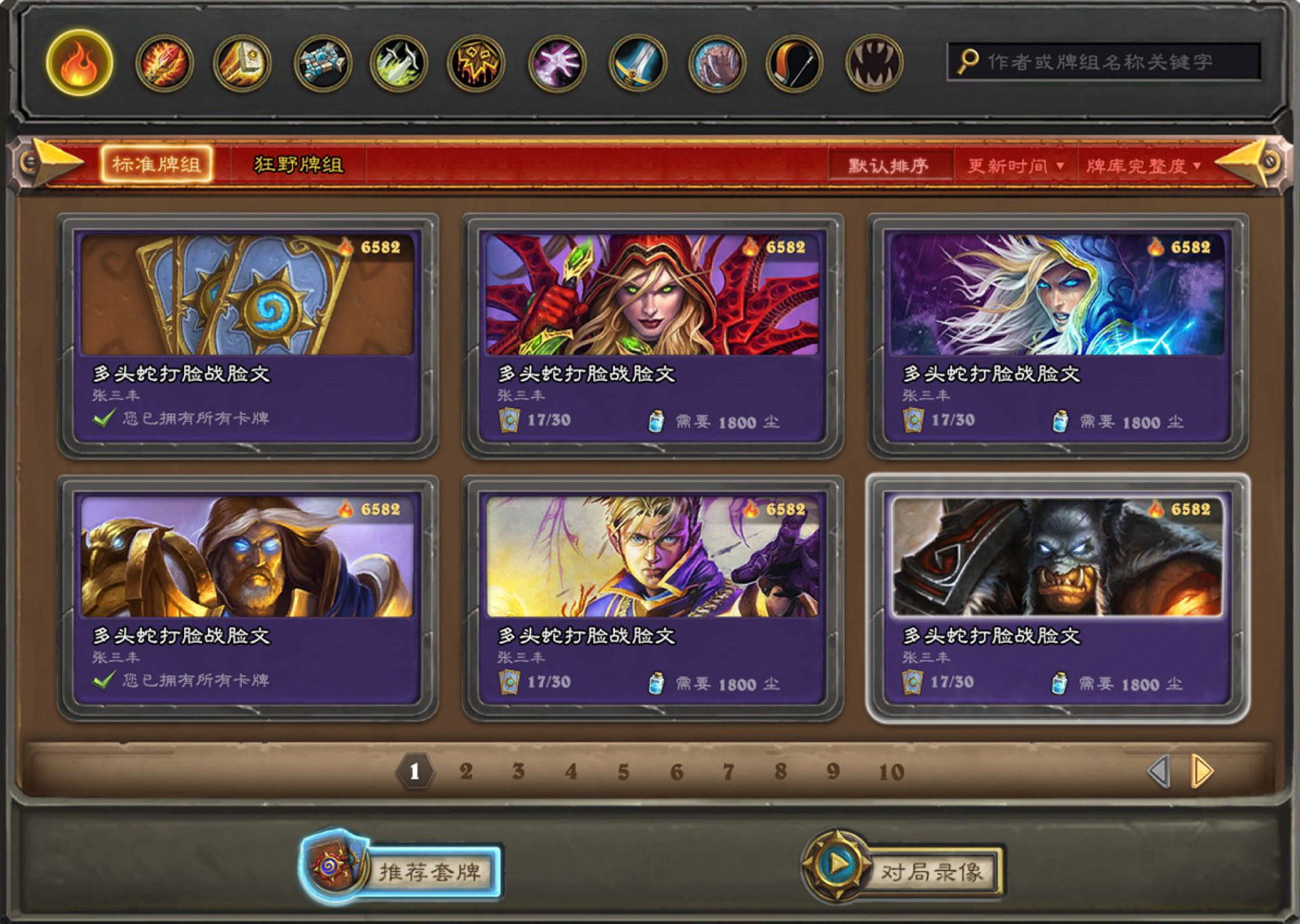The height and width of the screenshot is (924, 1300).
Task: Open the 狂野牌组 tab
Action: click(298, 165)
